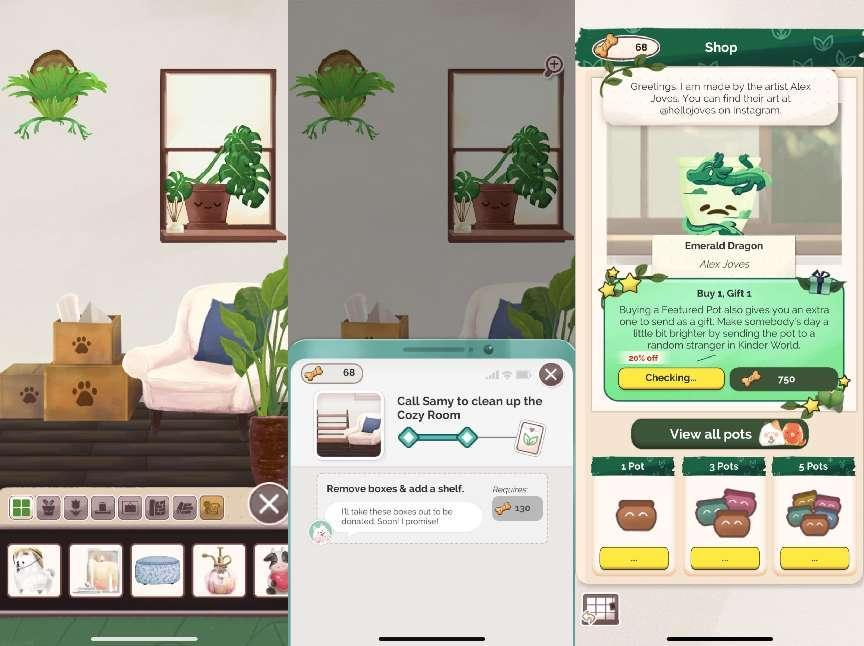Return to room via window back icon

(x=601, y=609)
